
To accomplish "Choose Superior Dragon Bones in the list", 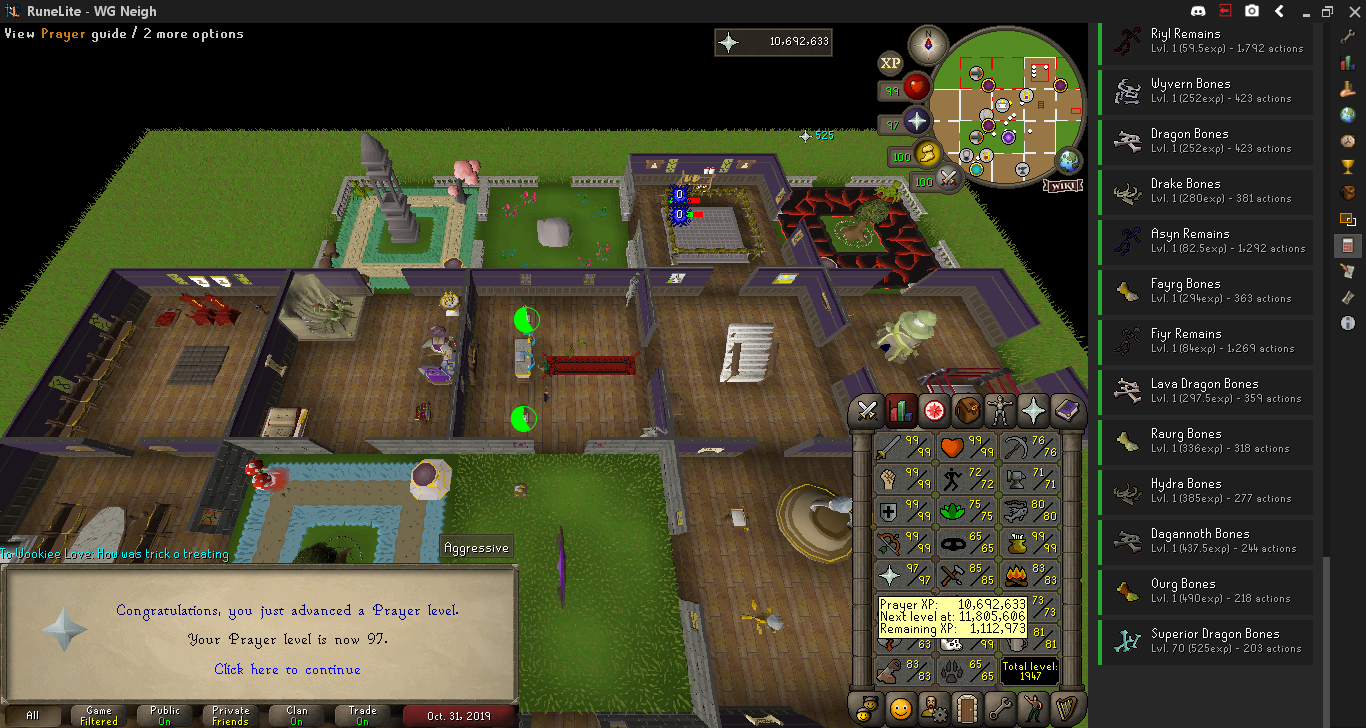I will tap(1206, 640).
